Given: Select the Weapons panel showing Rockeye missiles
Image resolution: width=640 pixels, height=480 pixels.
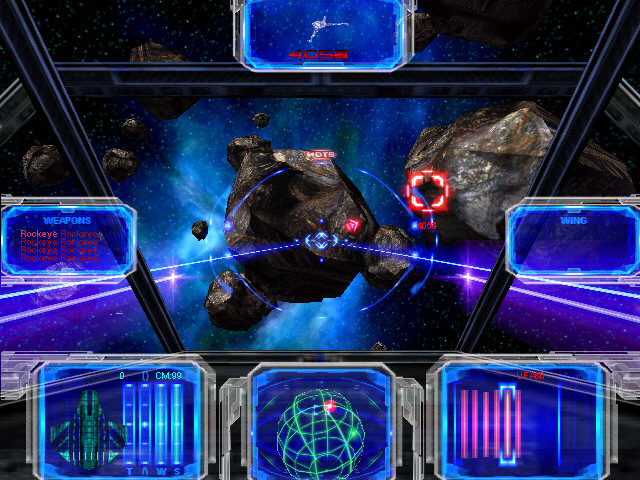Looking at the screenshot, I should (x=67, y=239).
